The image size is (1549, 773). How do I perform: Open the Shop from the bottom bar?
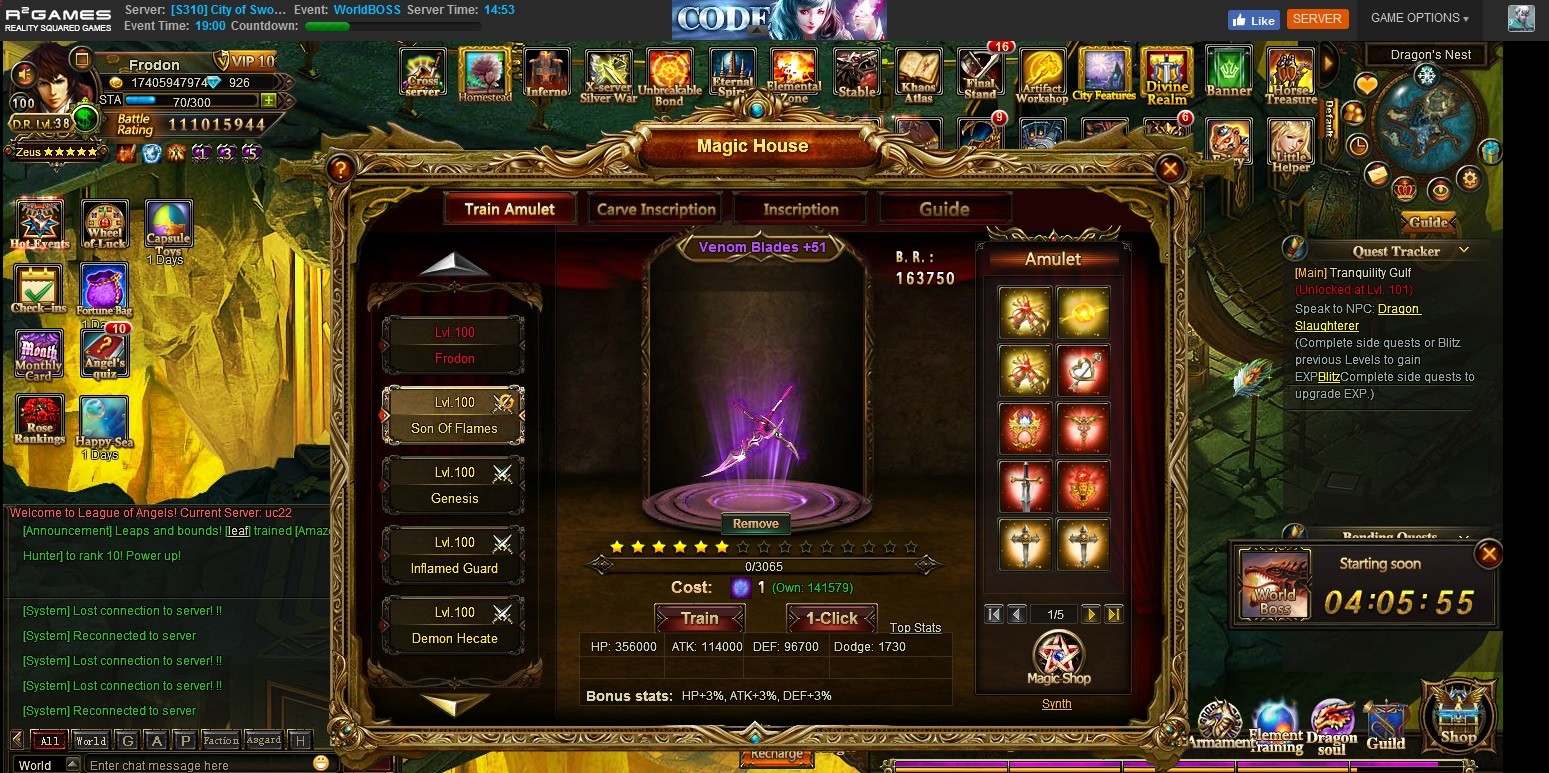tap(1457, 715)
